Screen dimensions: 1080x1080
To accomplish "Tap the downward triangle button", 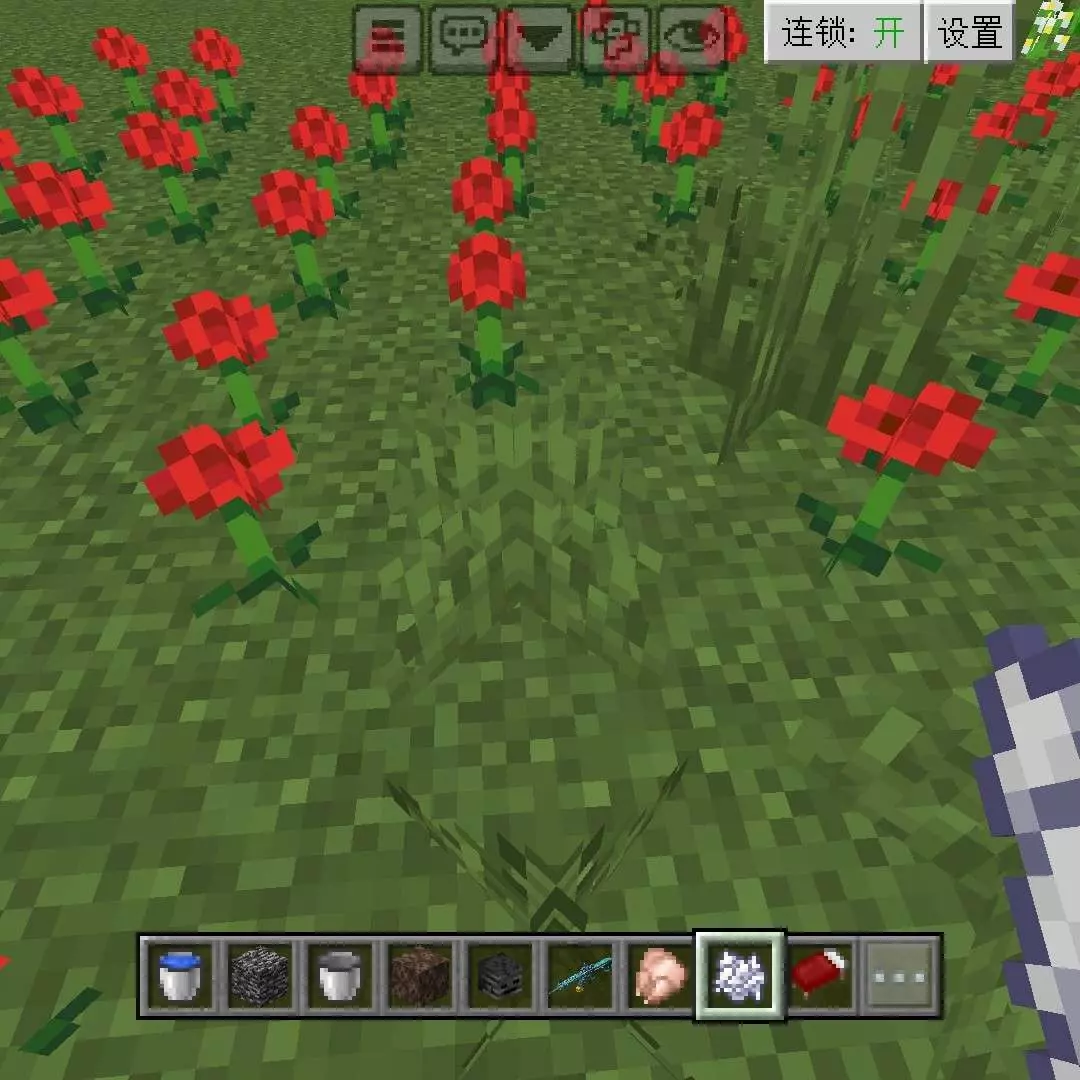I will click(x=539, y=39).
